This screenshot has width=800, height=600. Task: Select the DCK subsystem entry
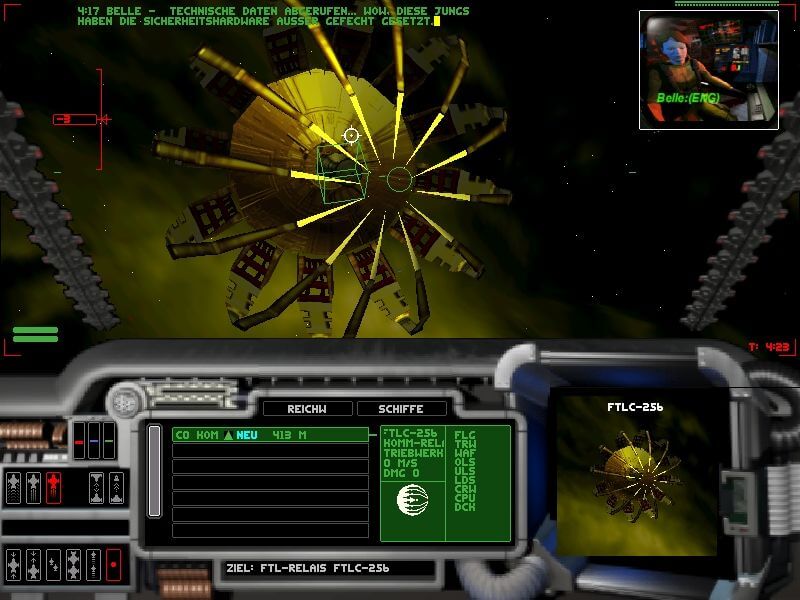pos(465,507)
